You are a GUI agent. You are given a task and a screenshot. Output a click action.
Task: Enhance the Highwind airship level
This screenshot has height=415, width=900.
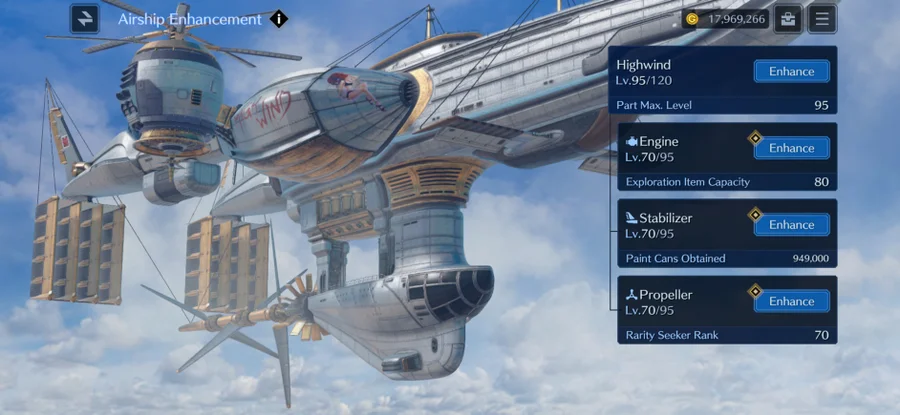click(x=791, y=71)
